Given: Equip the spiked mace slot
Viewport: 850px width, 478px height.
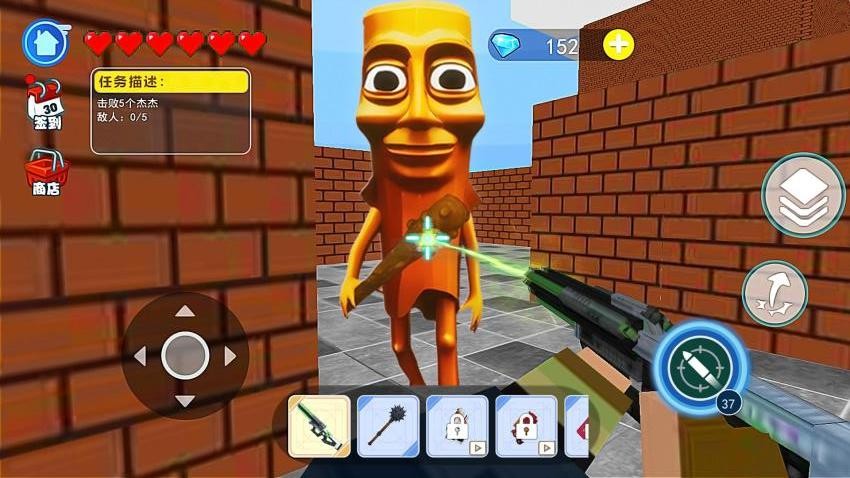Looking at the screenshot, I should tap(388, 426).
